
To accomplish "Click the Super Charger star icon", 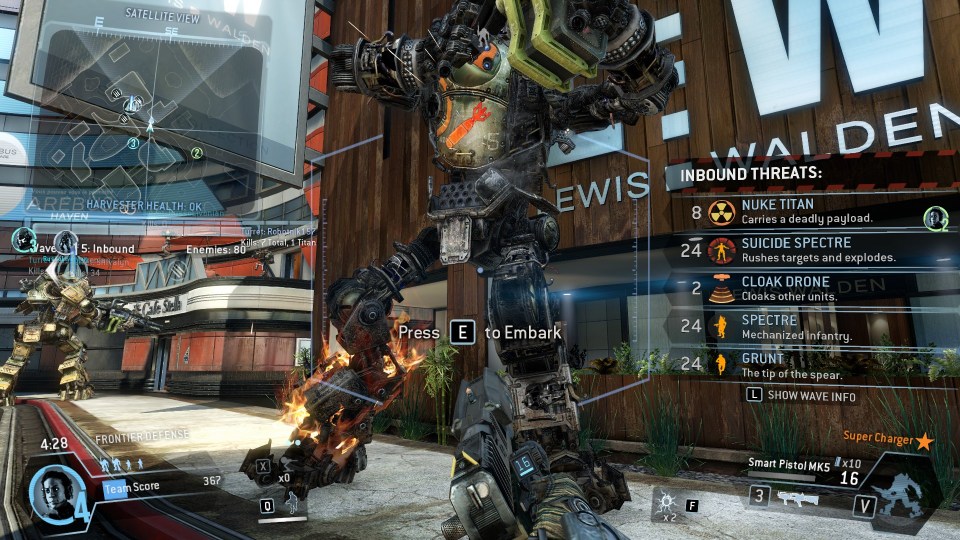I will 924,440.
